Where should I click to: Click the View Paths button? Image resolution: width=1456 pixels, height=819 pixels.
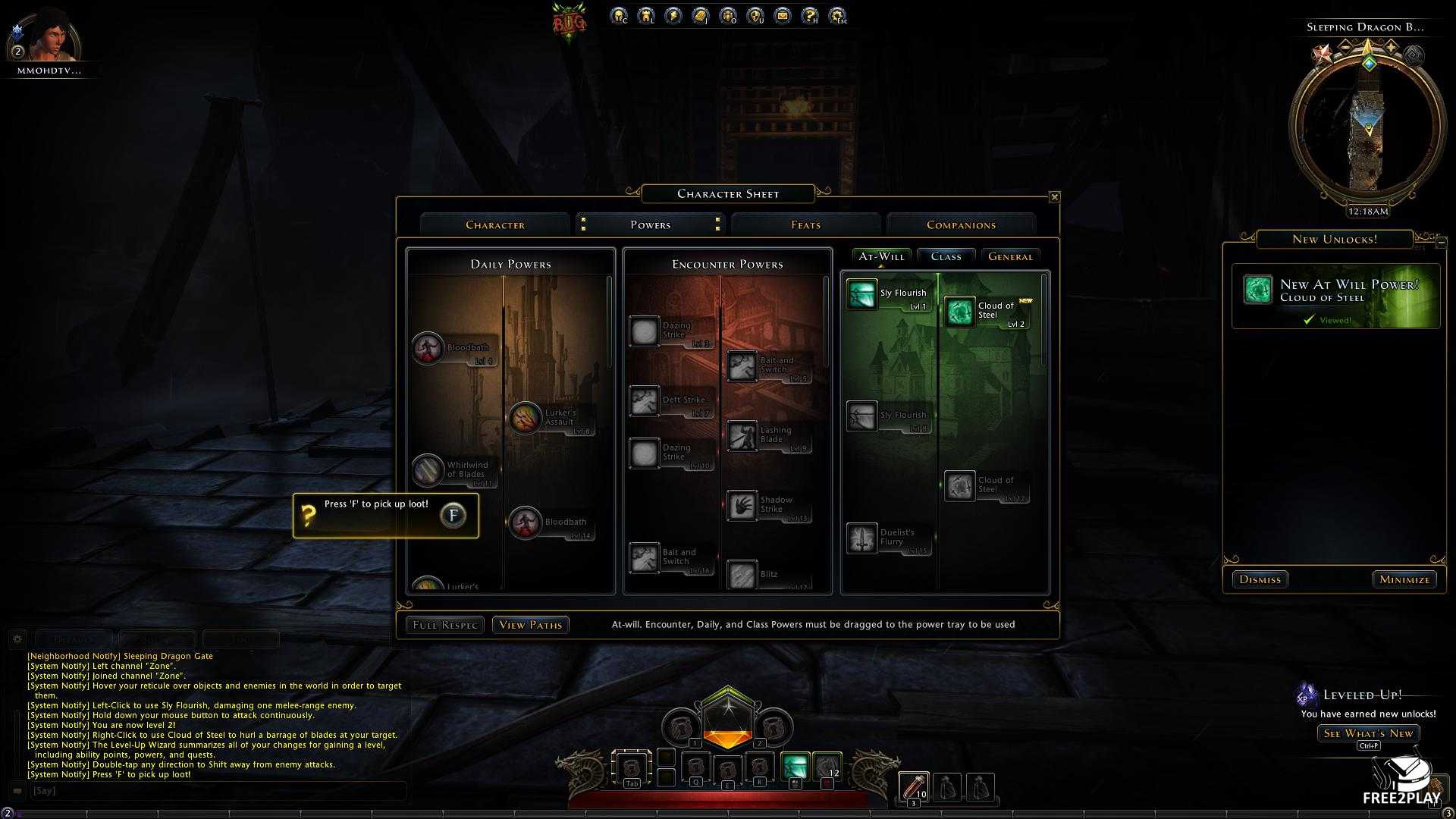click(x=530, y=625)
